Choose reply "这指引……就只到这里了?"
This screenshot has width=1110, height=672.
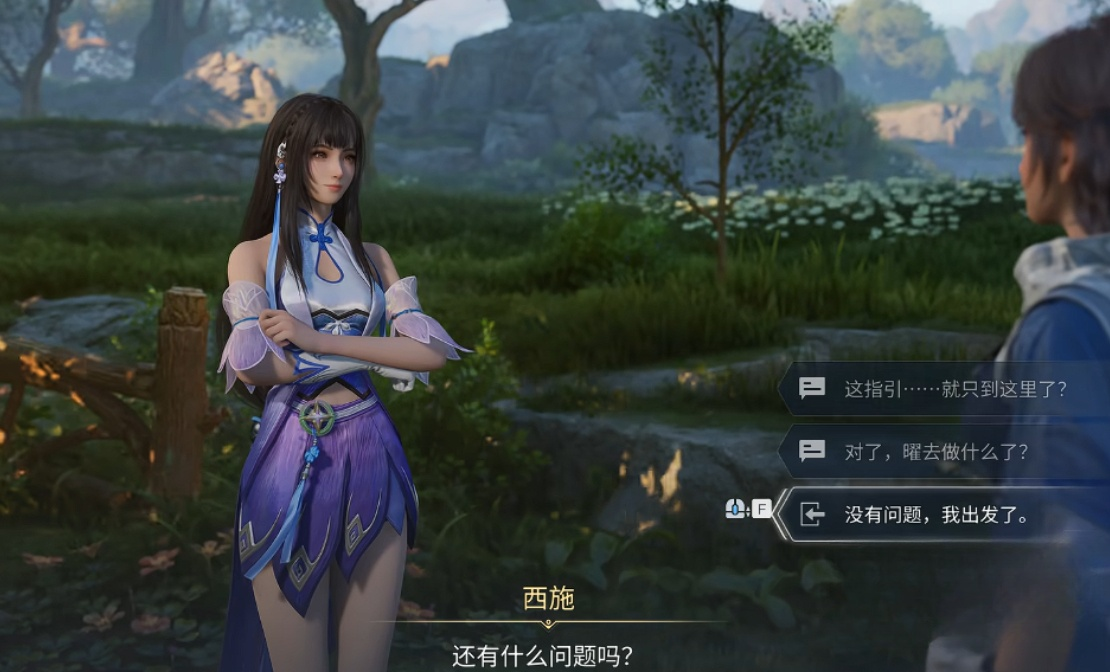pos(954,389)
